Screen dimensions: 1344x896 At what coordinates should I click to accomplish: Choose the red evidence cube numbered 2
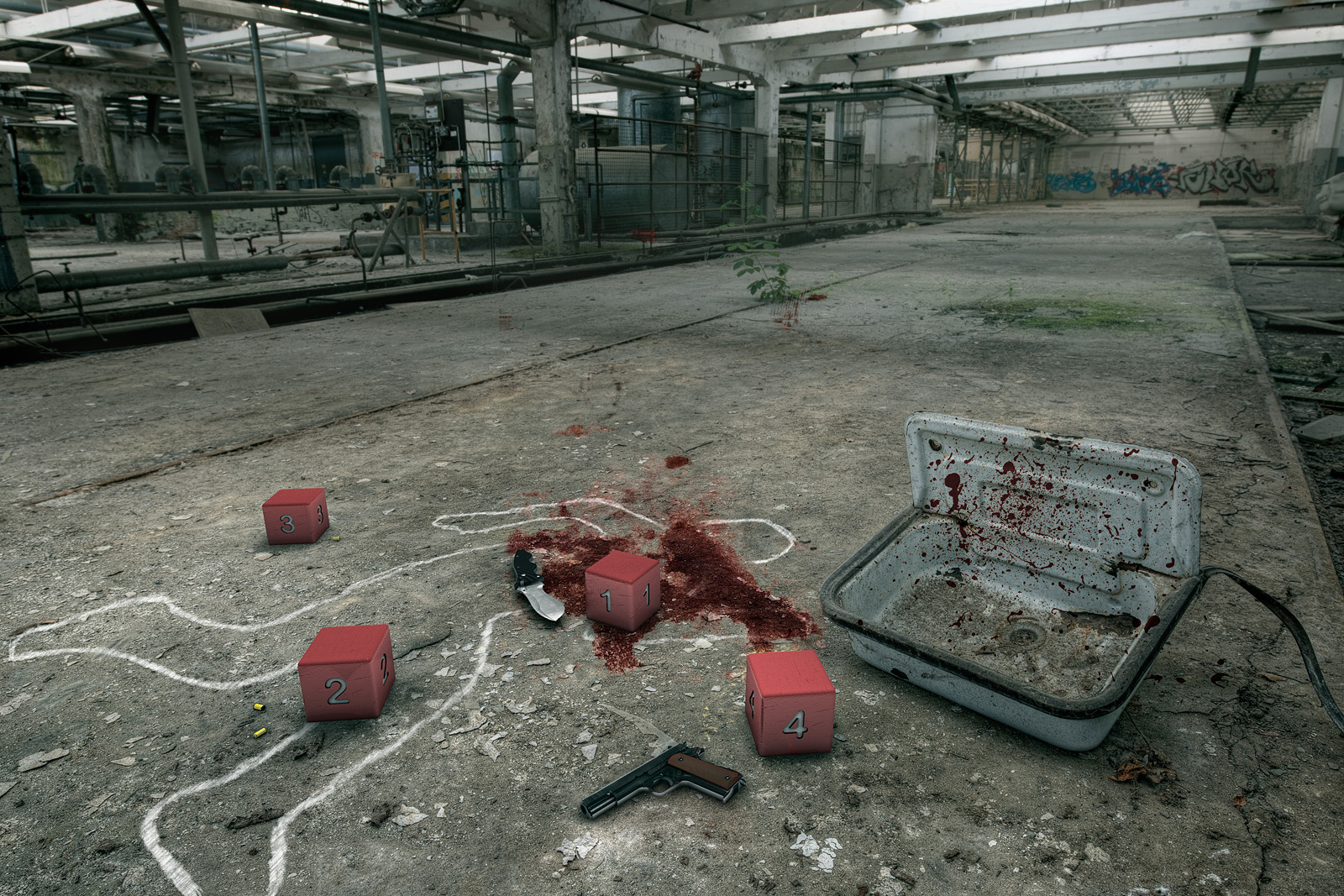[345, 673]
